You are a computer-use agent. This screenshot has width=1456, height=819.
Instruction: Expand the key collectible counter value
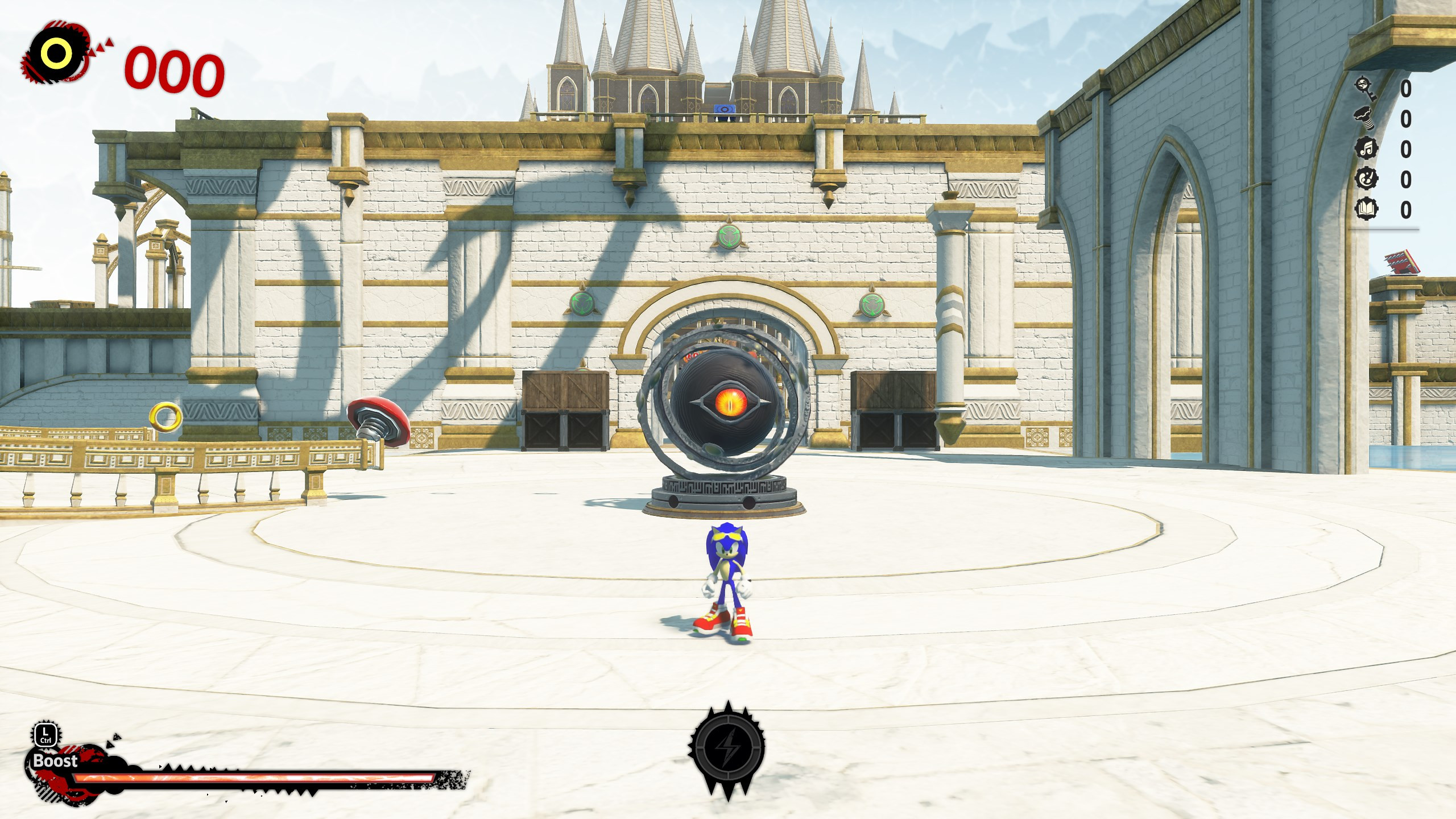1407,87
